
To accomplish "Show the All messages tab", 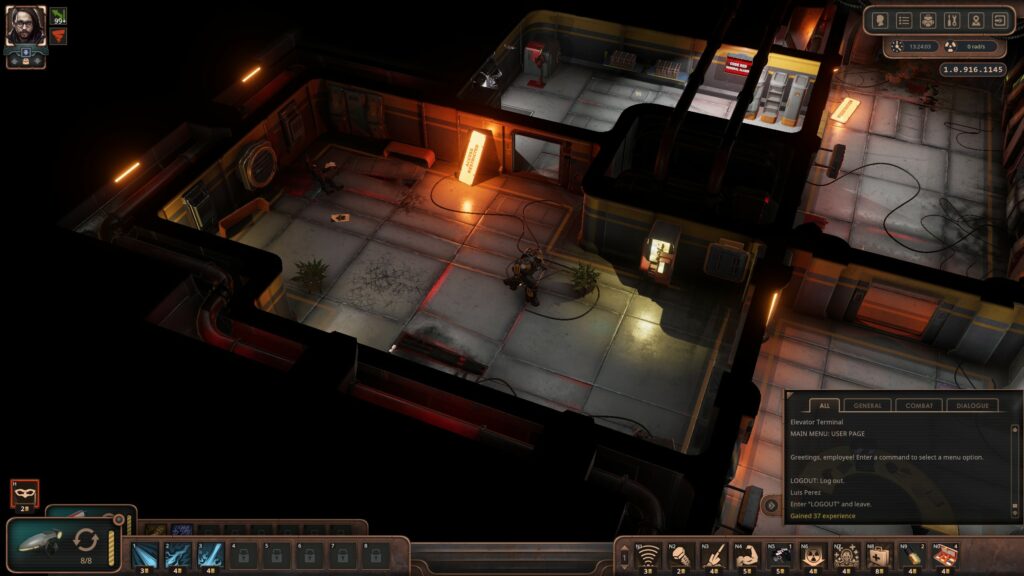I will (823, 405).
